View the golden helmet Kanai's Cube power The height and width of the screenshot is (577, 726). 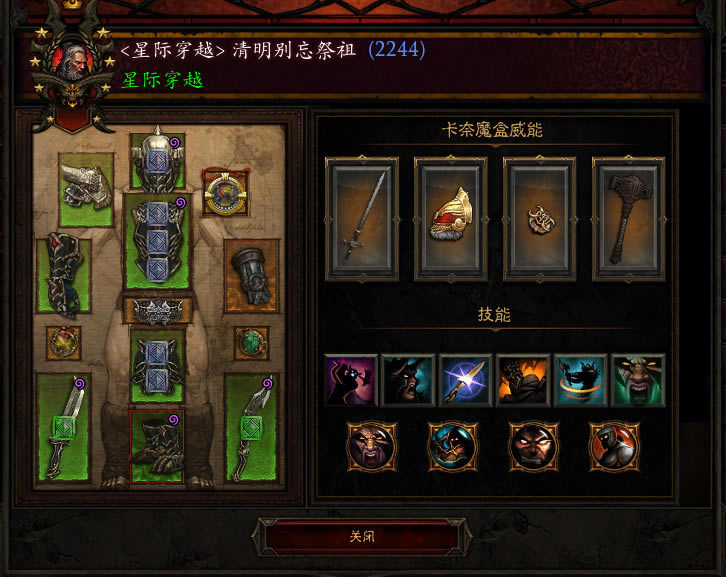pos(450,218)
